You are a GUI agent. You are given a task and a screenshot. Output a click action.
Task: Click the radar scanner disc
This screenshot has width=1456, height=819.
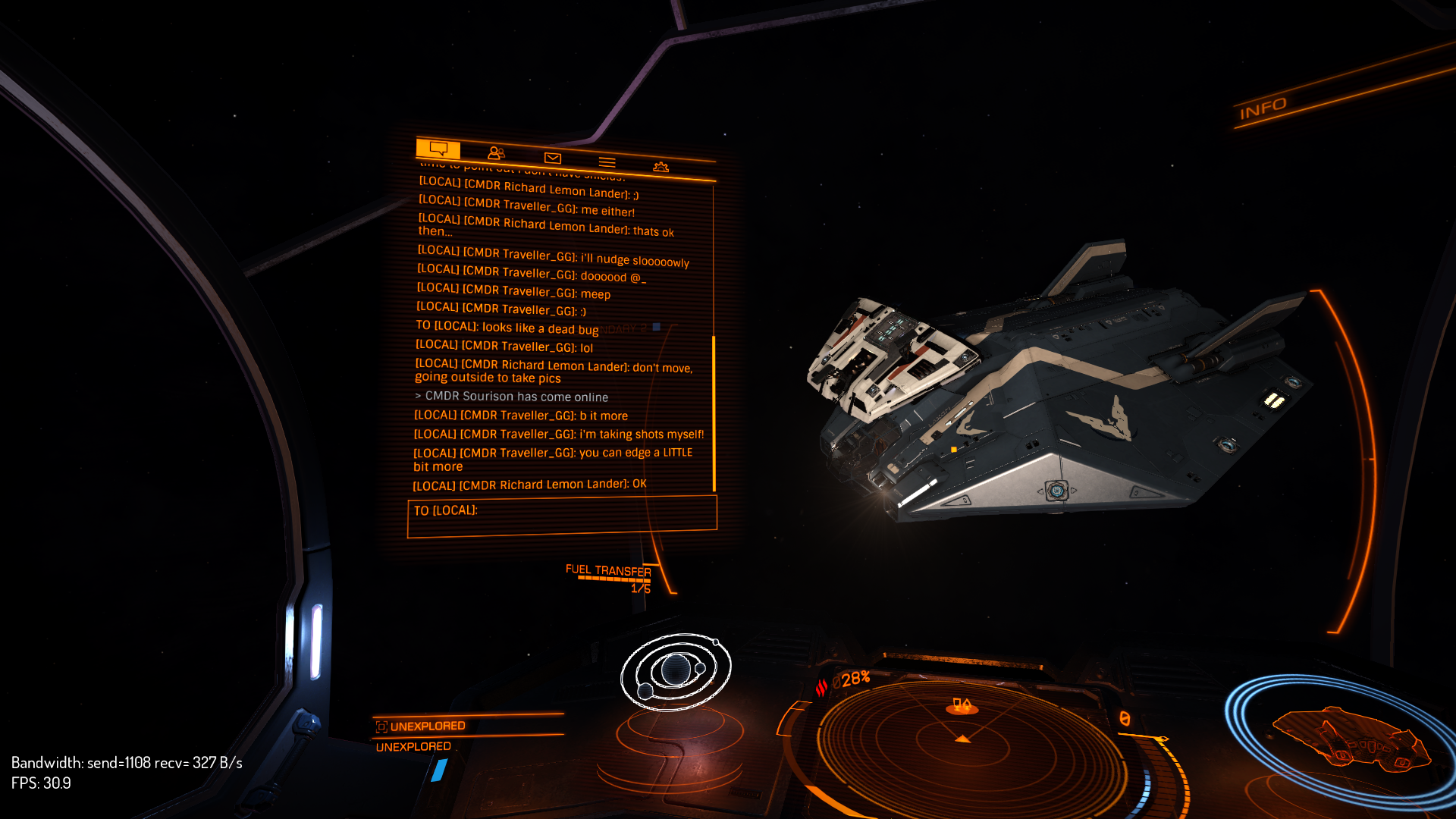pyautogui.click(x=963, y=739)
